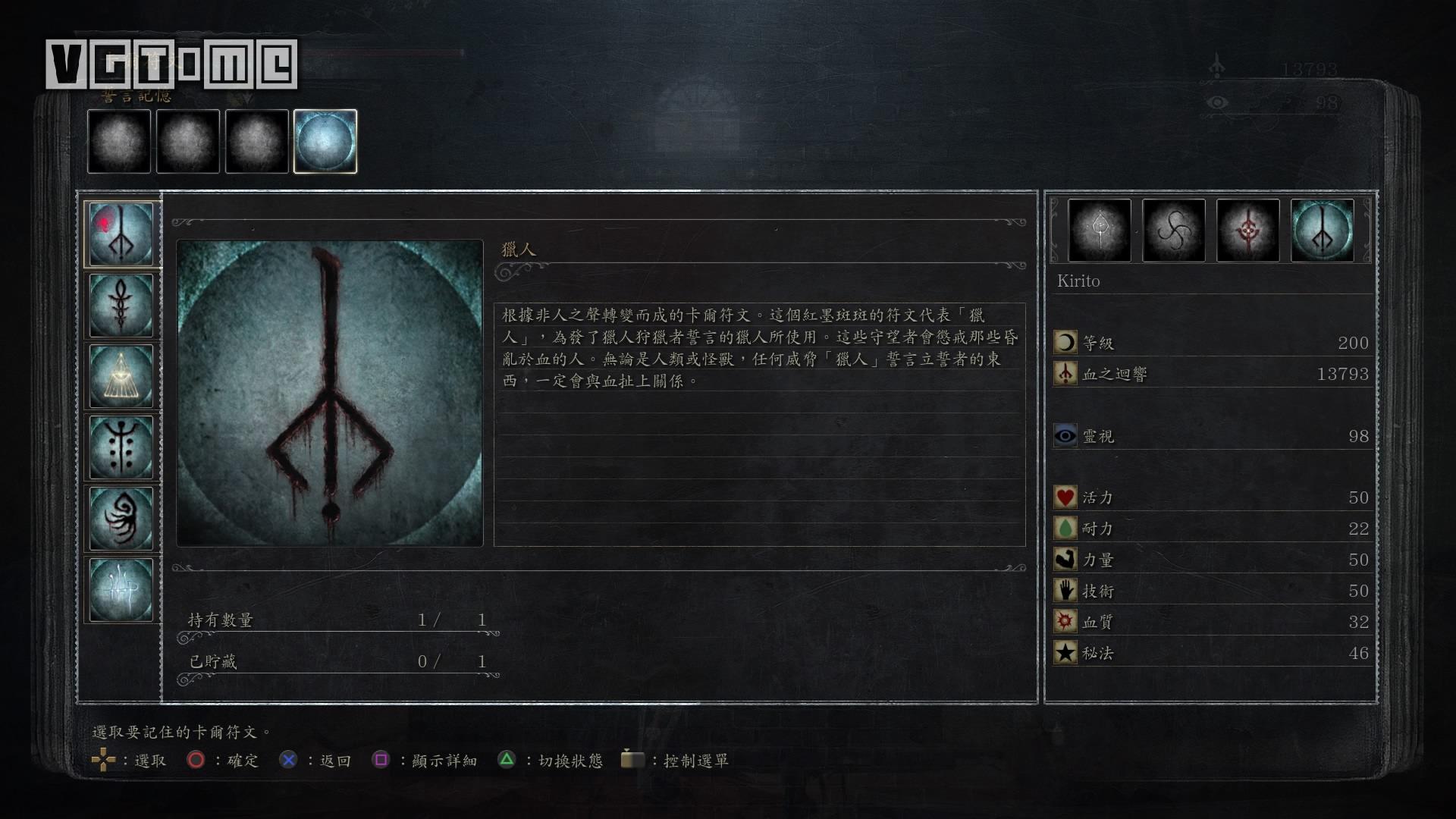
Task: Pick the glowing golden triangle rune
Action: (x=121, y=376)
